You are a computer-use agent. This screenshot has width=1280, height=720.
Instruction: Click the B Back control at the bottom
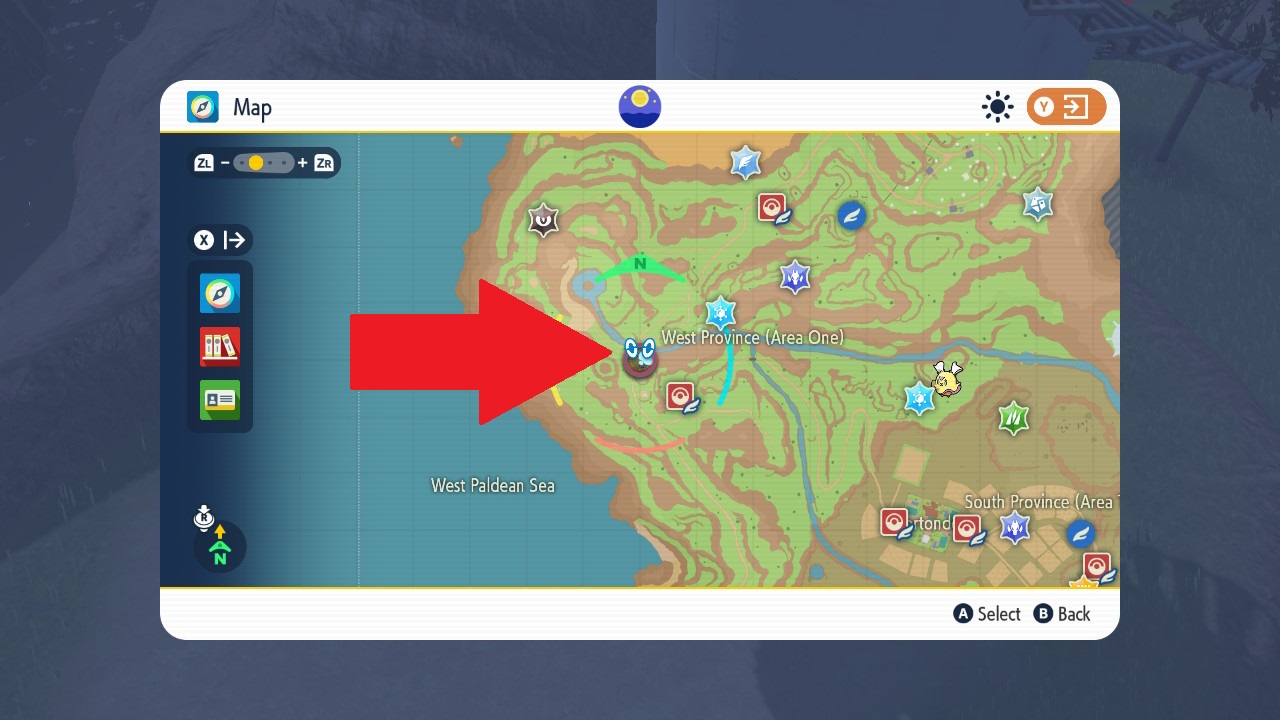point(1063,614)
